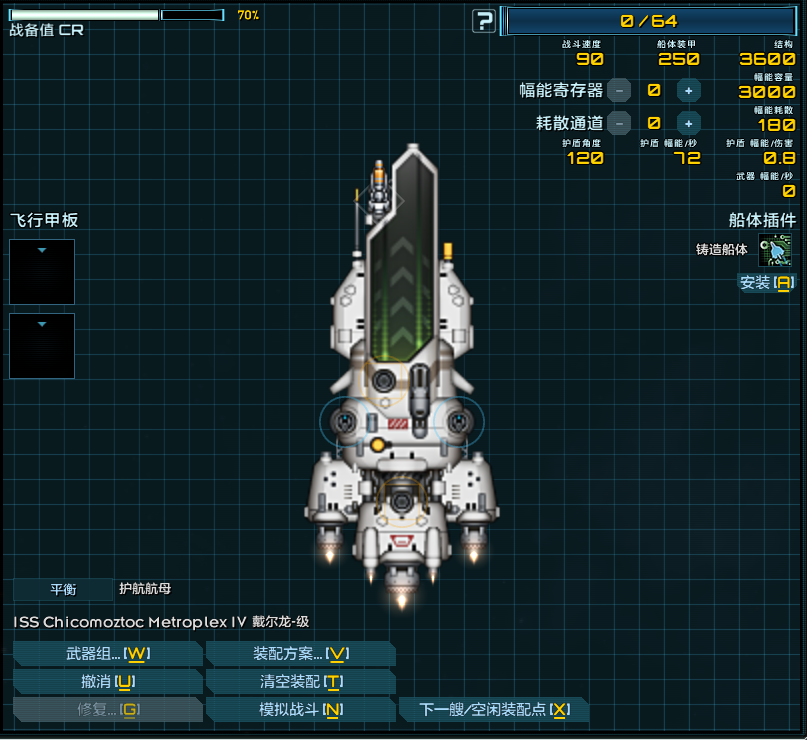Open the question mark help button

pos(484,21)
